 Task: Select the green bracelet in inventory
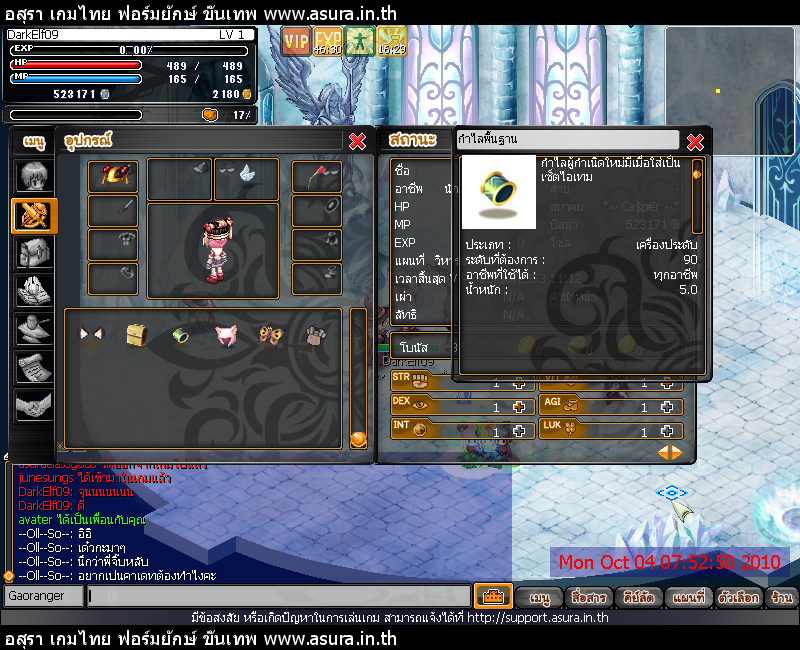181,335
